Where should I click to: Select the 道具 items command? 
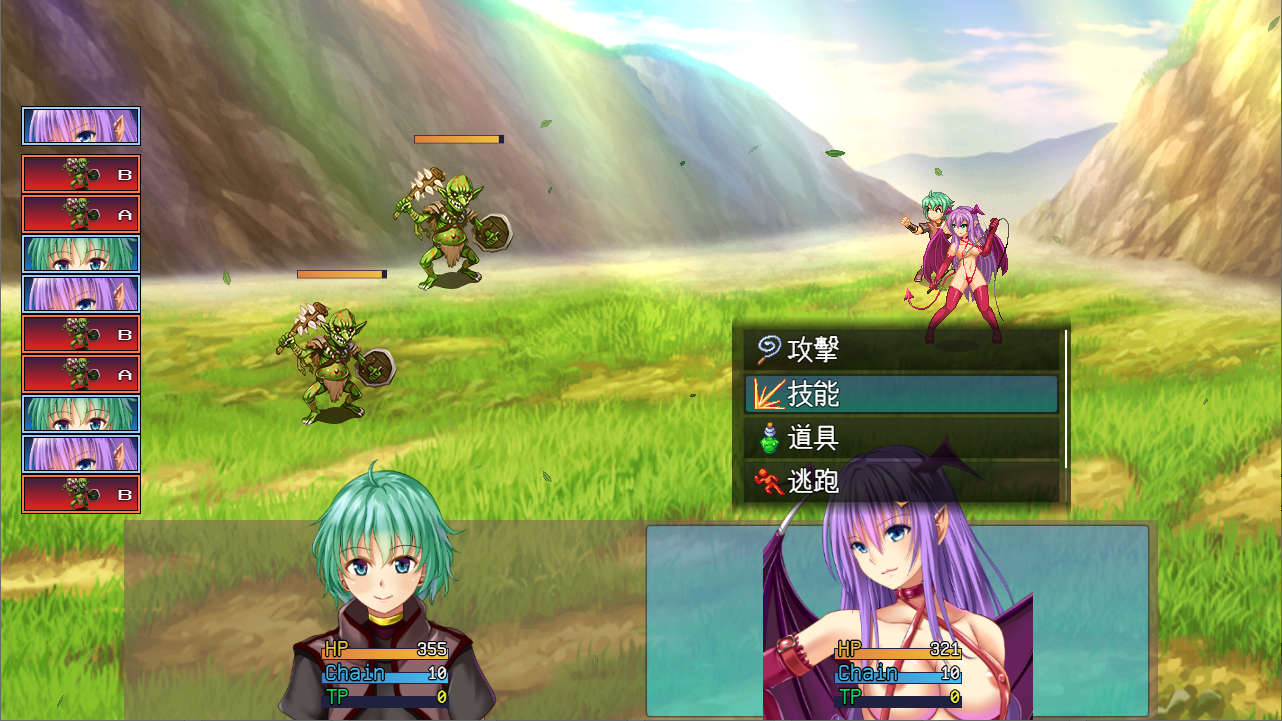[x=900, y=438]
